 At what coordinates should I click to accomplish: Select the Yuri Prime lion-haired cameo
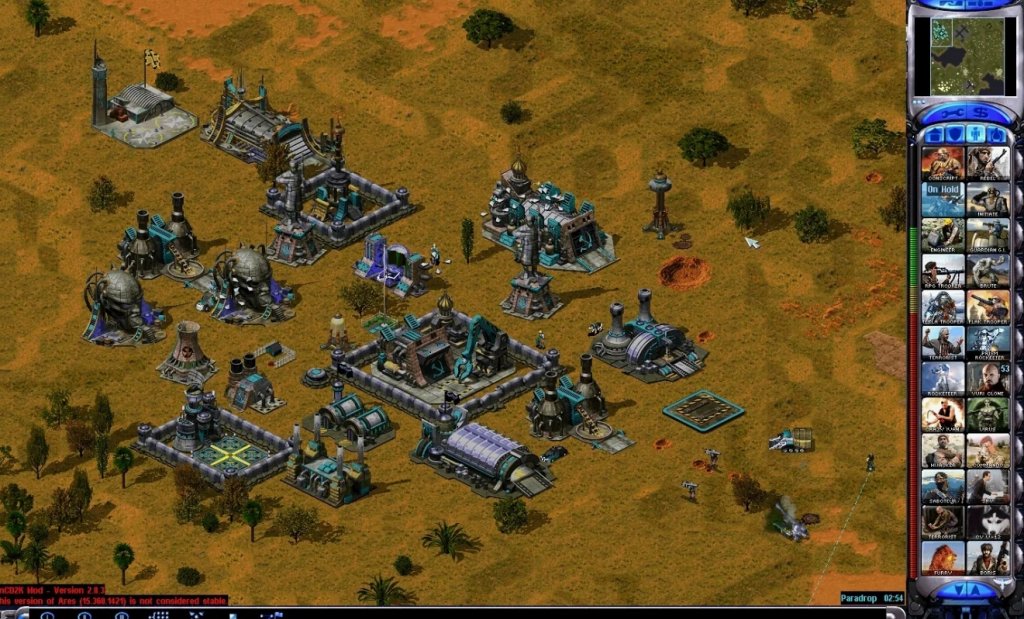point(942,559)
